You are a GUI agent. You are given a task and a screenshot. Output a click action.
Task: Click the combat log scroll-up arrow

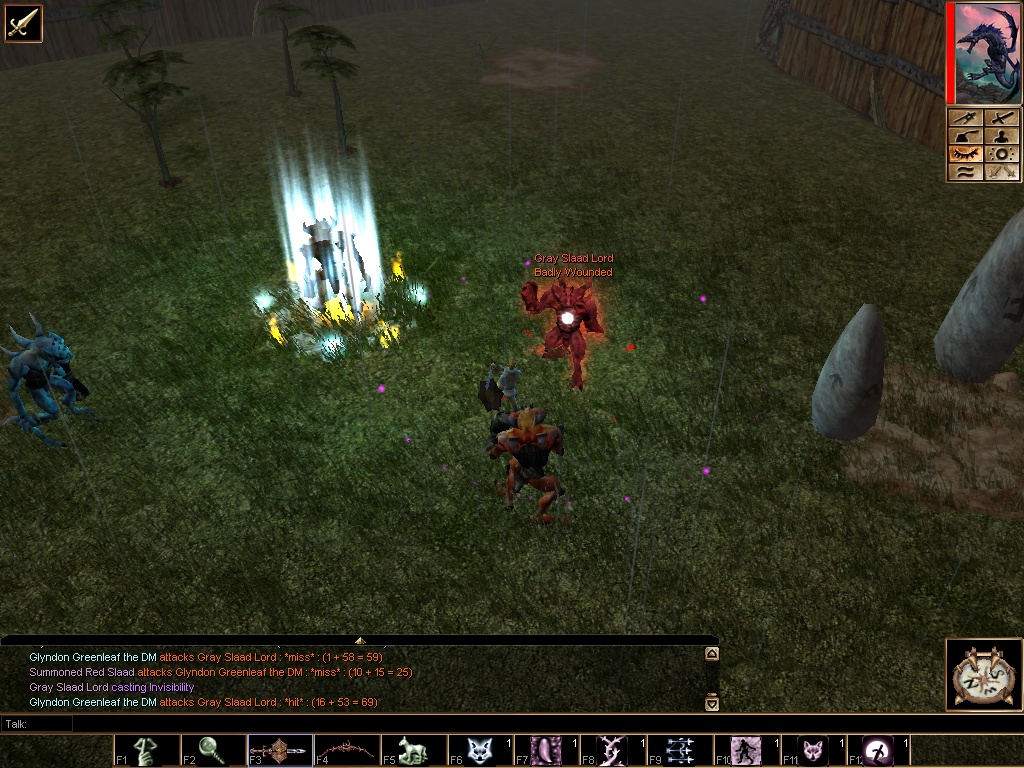[x=711, y=654]
